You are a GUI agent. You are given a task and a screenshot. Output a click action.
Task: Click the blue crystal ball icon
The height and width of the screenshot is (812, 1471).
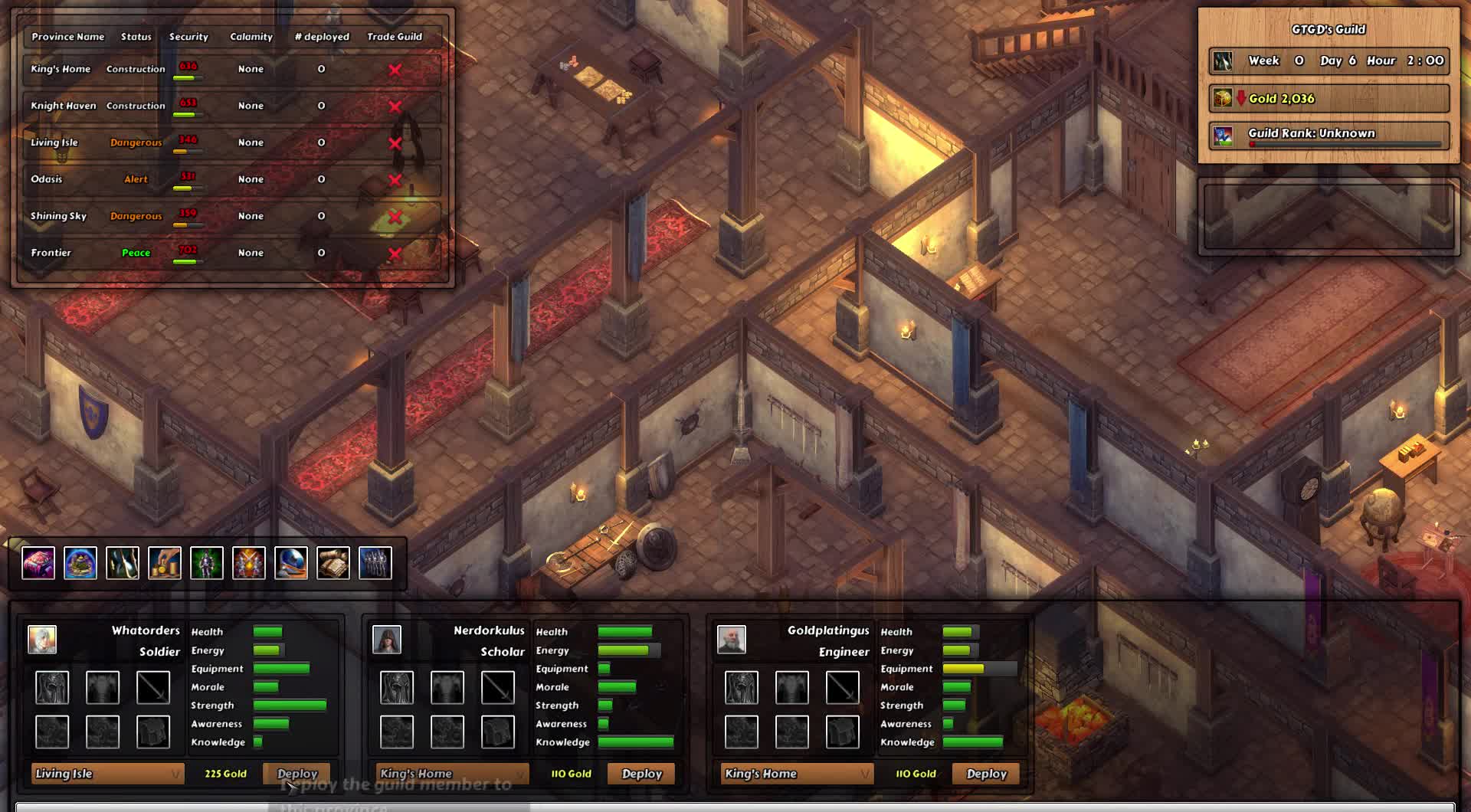(291, 563)
